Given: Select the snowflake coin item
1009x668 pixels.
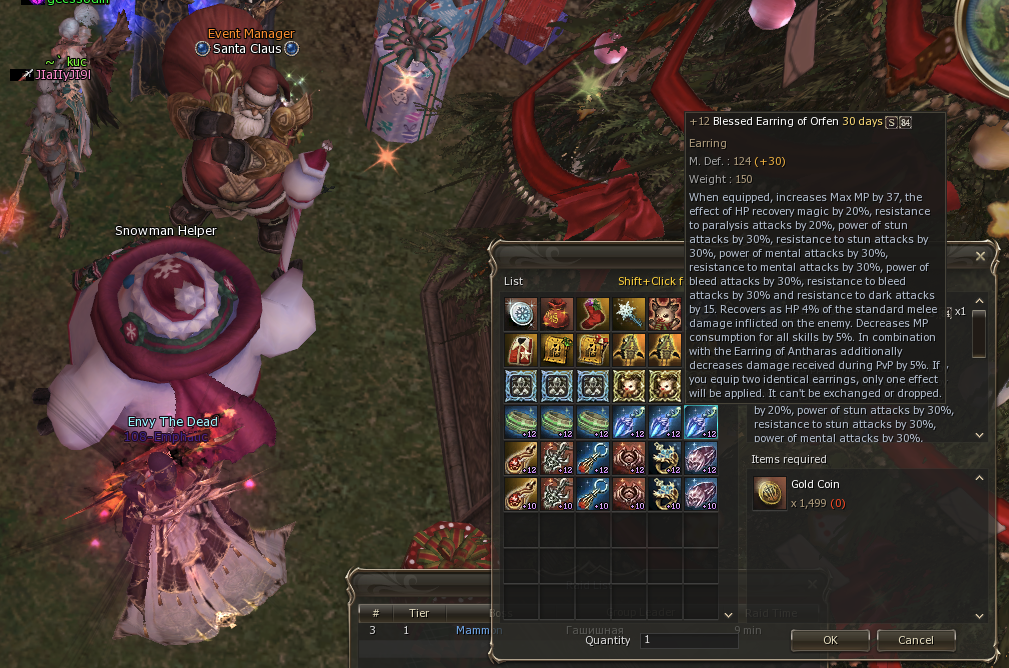Looking at the screenshot, I should click(521, 314).
